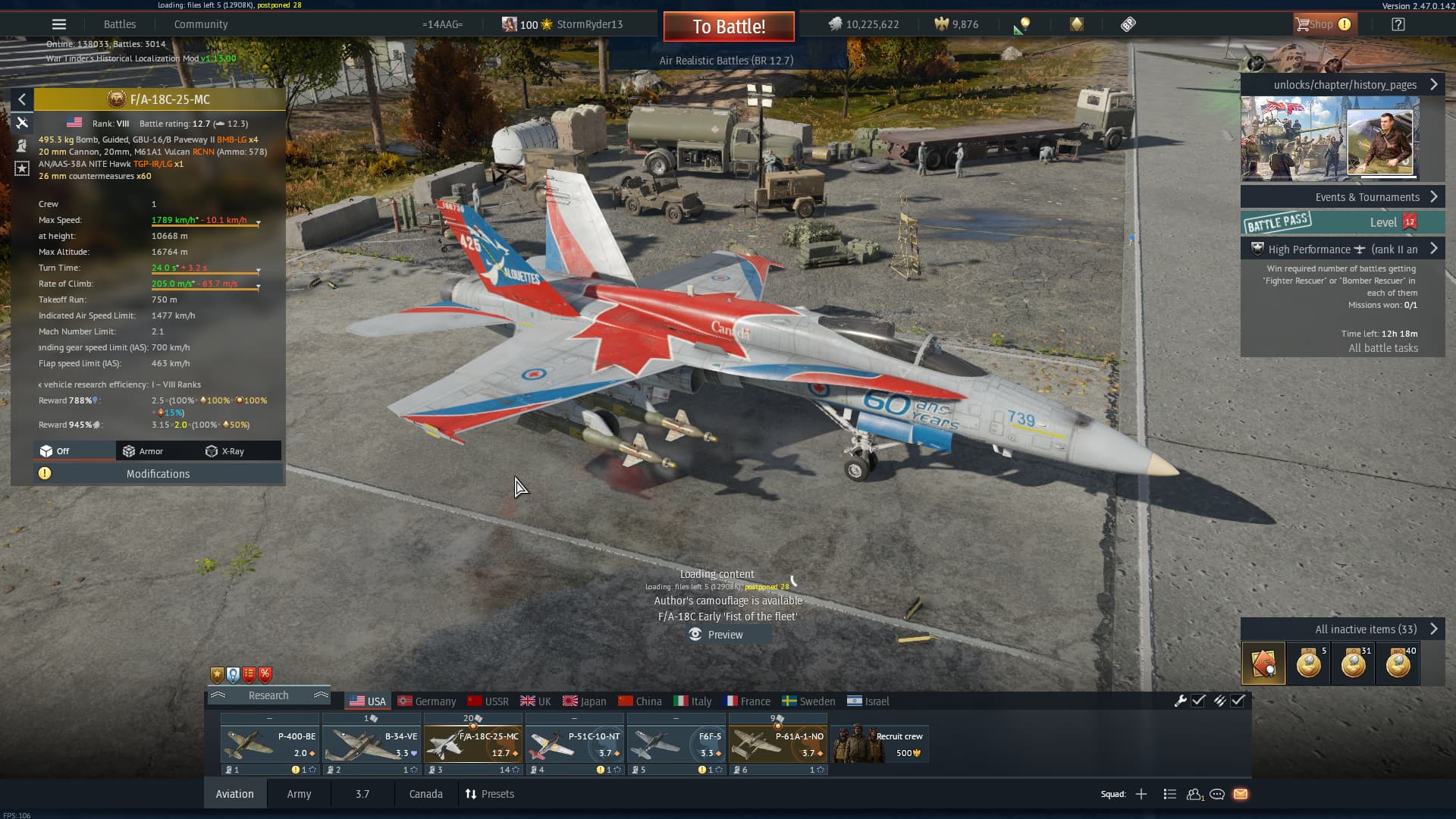Open the Modifications panel
The width and height of the screenshot is (1456, 819).
click(158, 474)
